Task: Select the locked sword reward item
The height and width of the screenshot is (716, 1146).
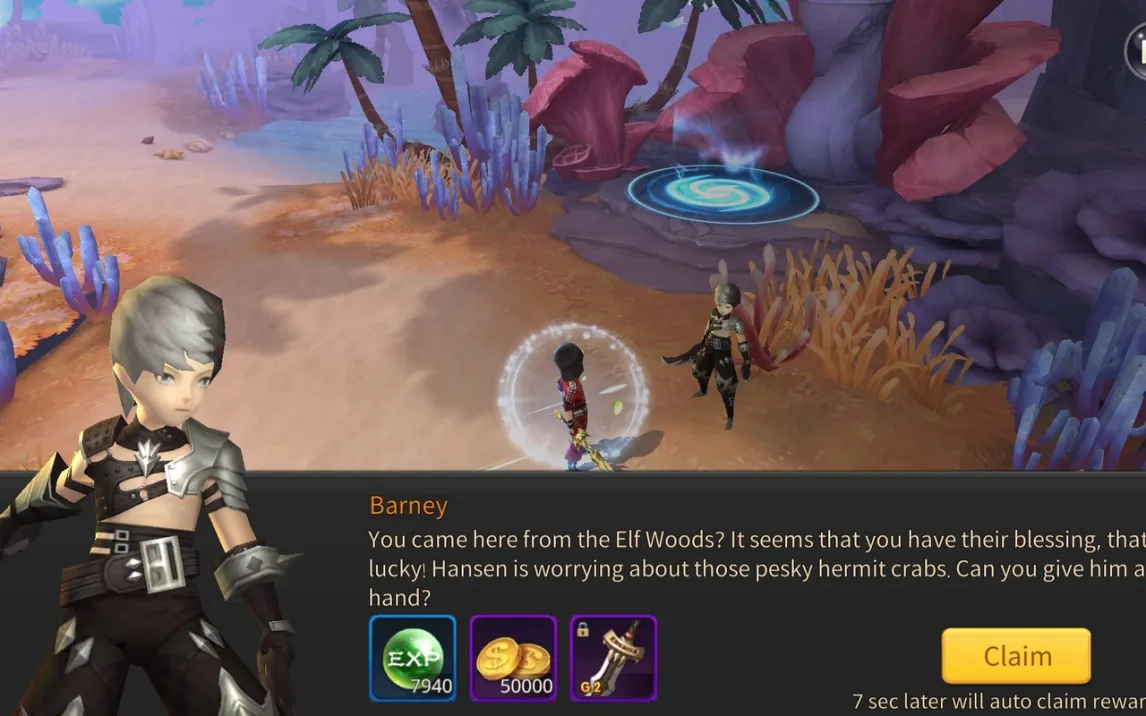Action: [x=613, y=657]
